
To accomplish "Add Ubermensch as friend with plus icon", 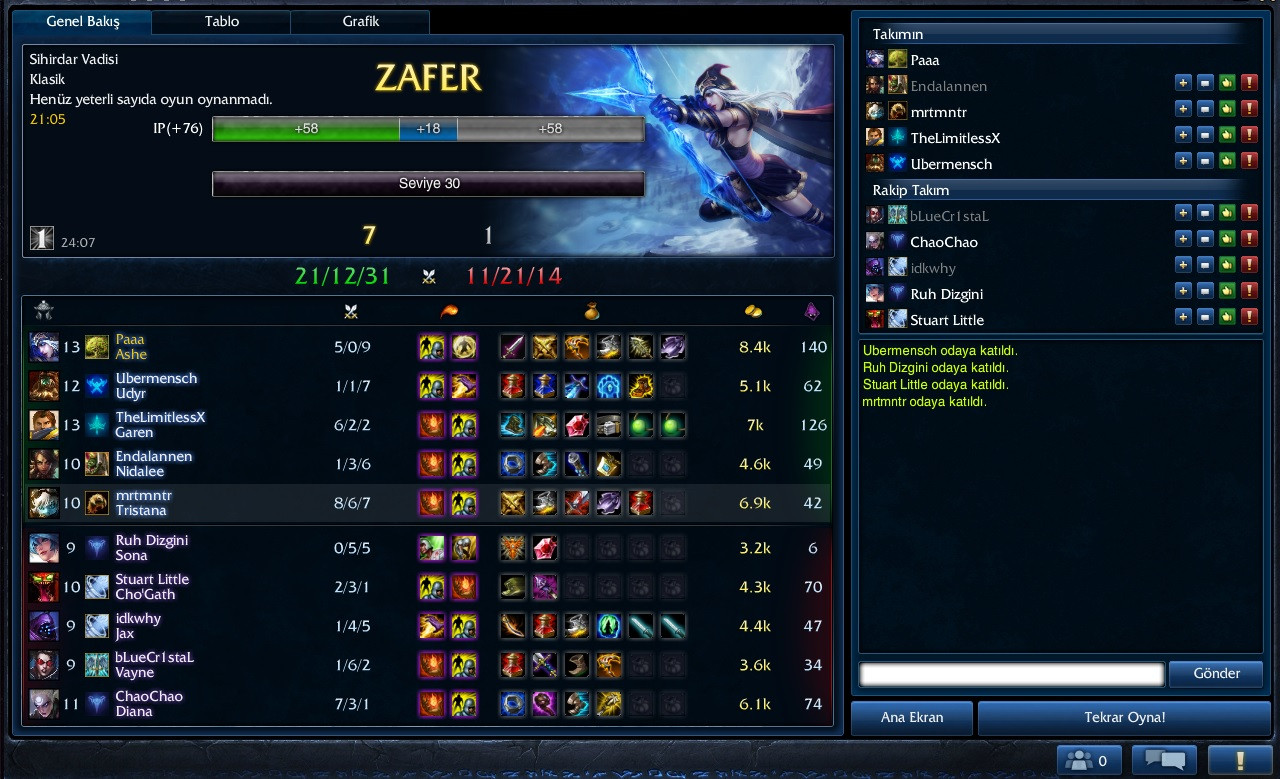I will [1183, 160].
